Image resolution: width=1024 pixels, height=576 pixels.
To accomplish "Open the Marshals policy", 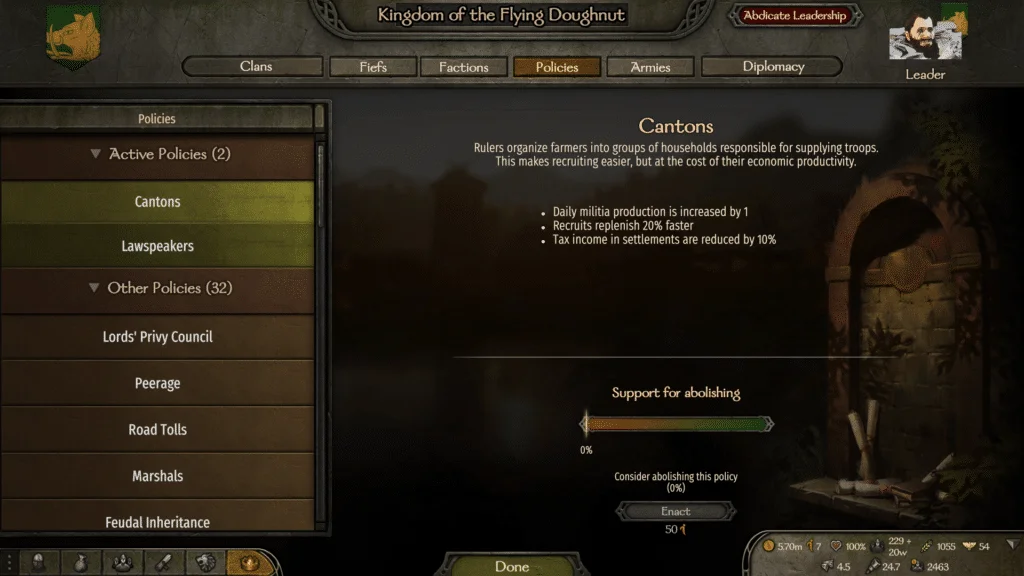I will [158, 476].
